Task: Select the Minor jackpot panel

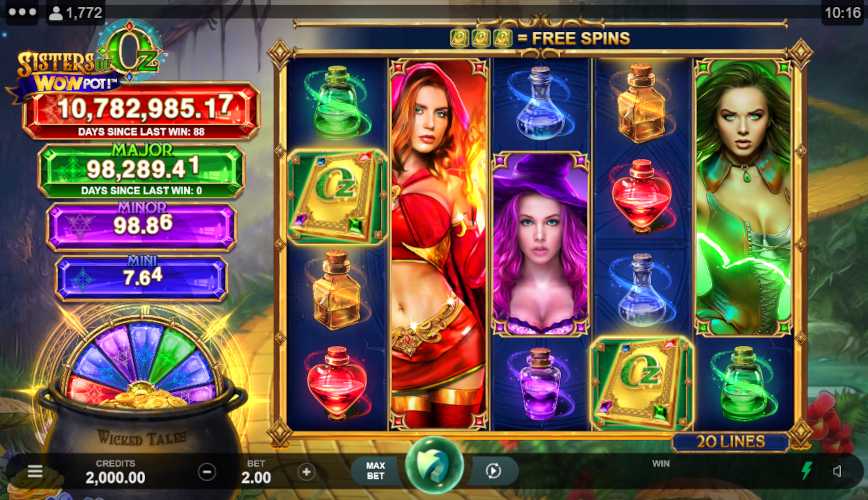Action: tap(141, 225)
